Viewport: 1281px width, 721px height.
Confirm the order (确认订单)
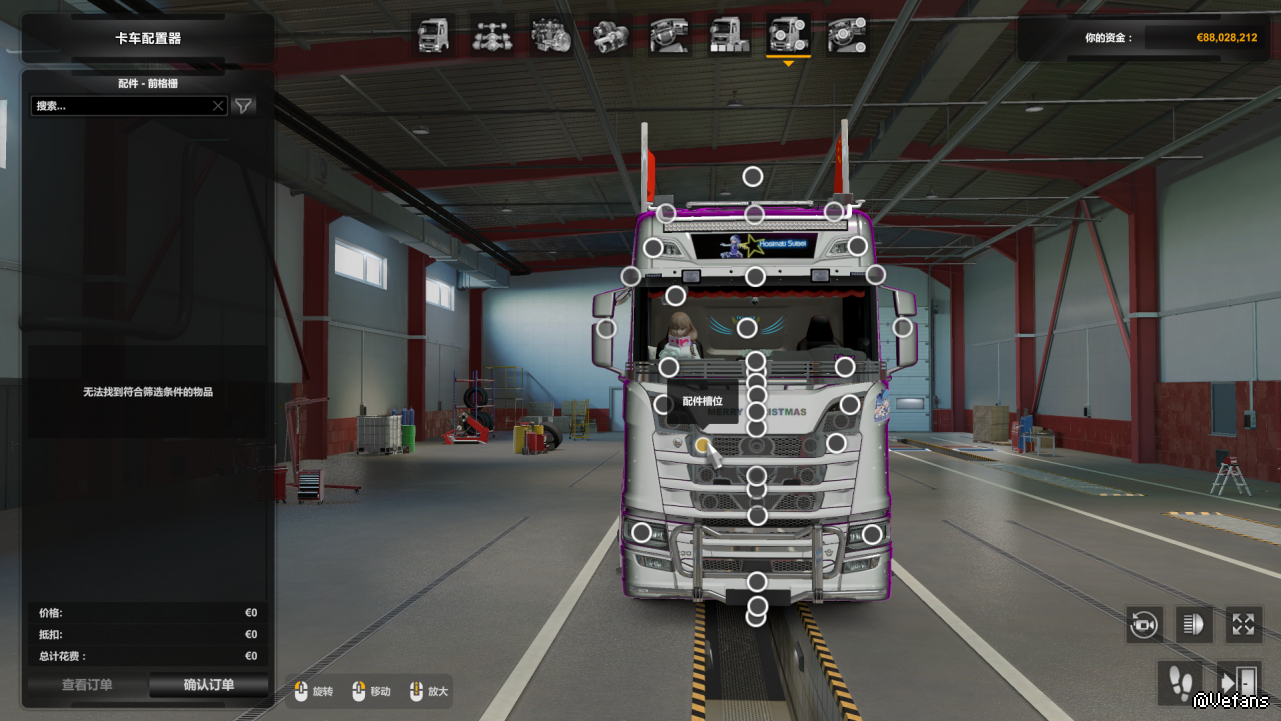point(208,685)
